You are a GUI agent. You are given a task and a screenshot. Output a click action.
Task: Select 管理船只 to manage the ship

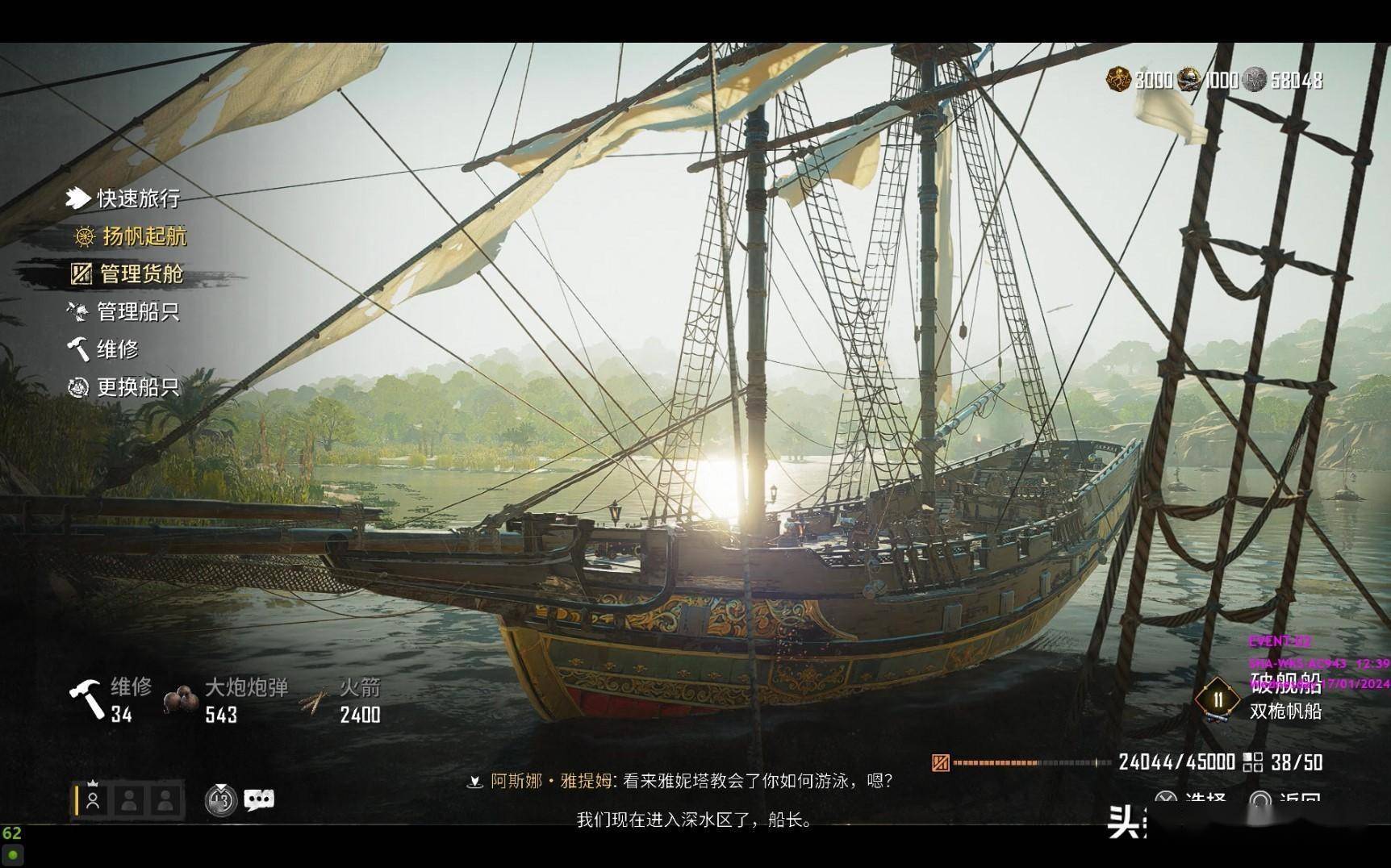[x=137, y=311]
